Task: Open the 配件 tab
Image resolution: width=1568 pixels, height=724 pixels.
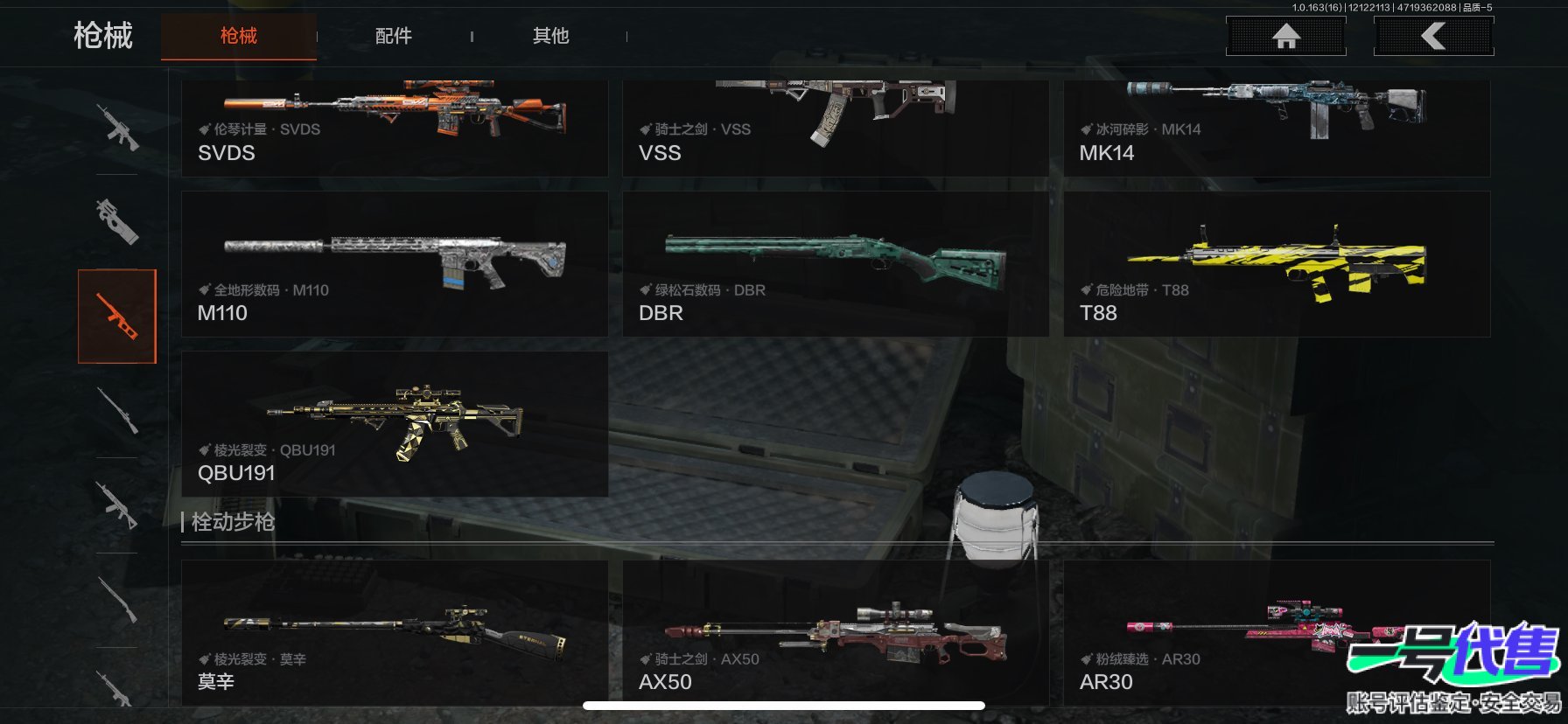Action: [x=393, y=36]
